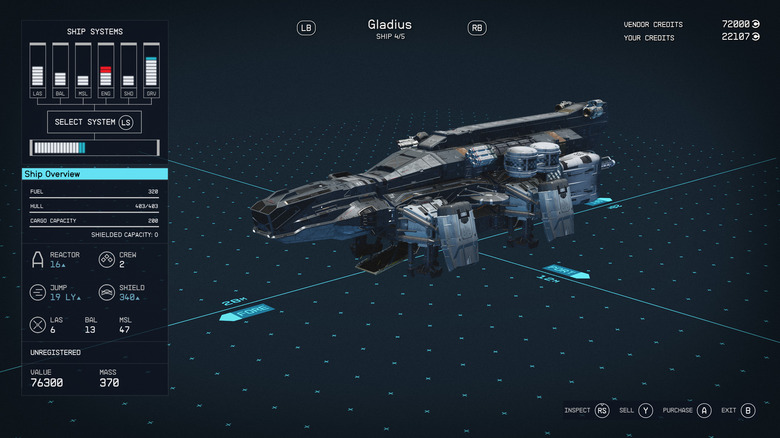Choose the MSL missile system column
This screenshot has height=438, width=780.
[83, 70]
